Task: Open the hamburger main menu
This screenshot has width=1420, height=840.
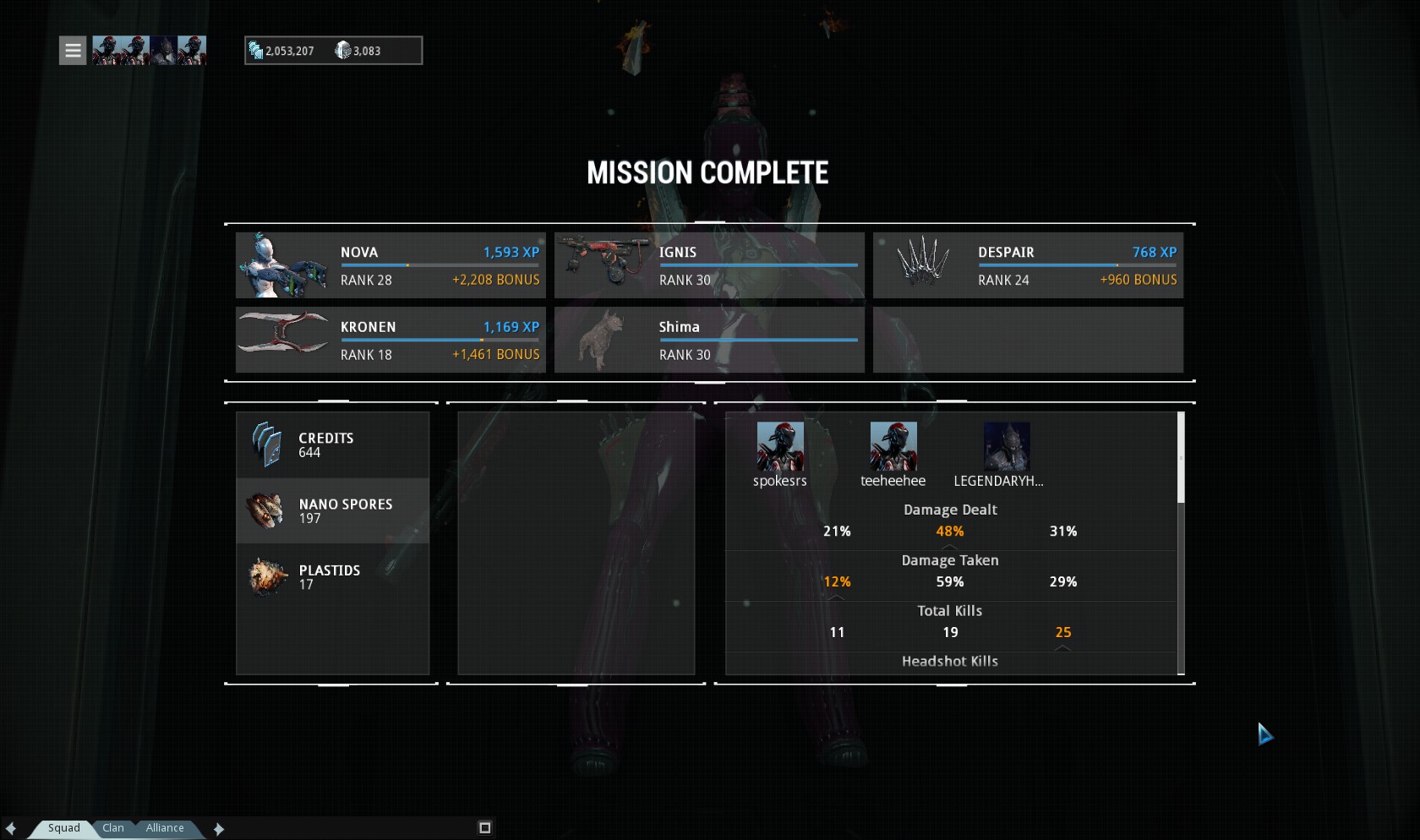Action: 73,51
